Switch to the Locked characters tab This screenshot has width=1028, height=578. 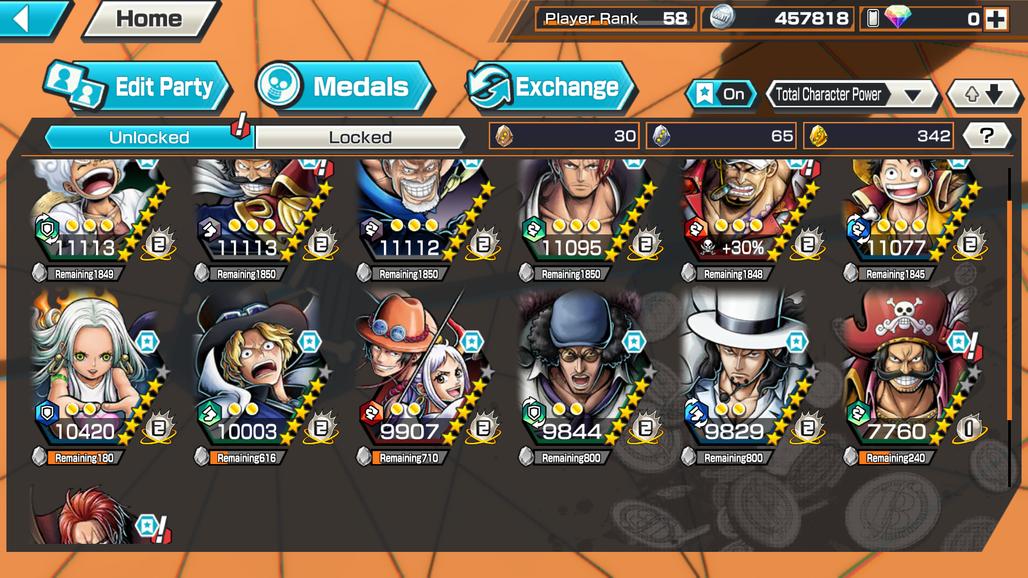pyautogui.click(x=360, y=137)
